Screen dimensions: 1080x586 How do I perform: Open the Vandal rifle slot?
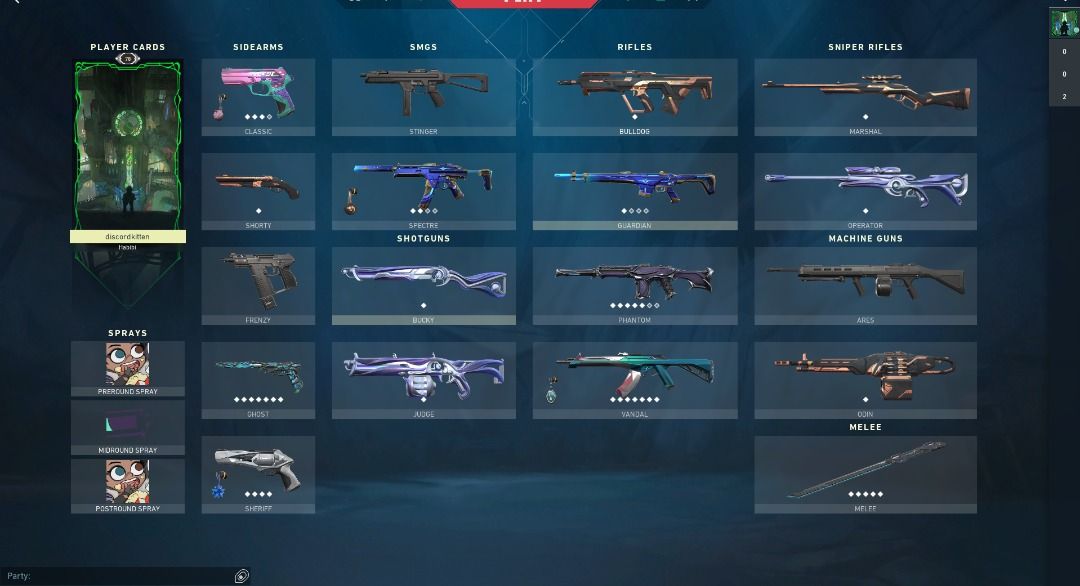click(x=635, y=380)
